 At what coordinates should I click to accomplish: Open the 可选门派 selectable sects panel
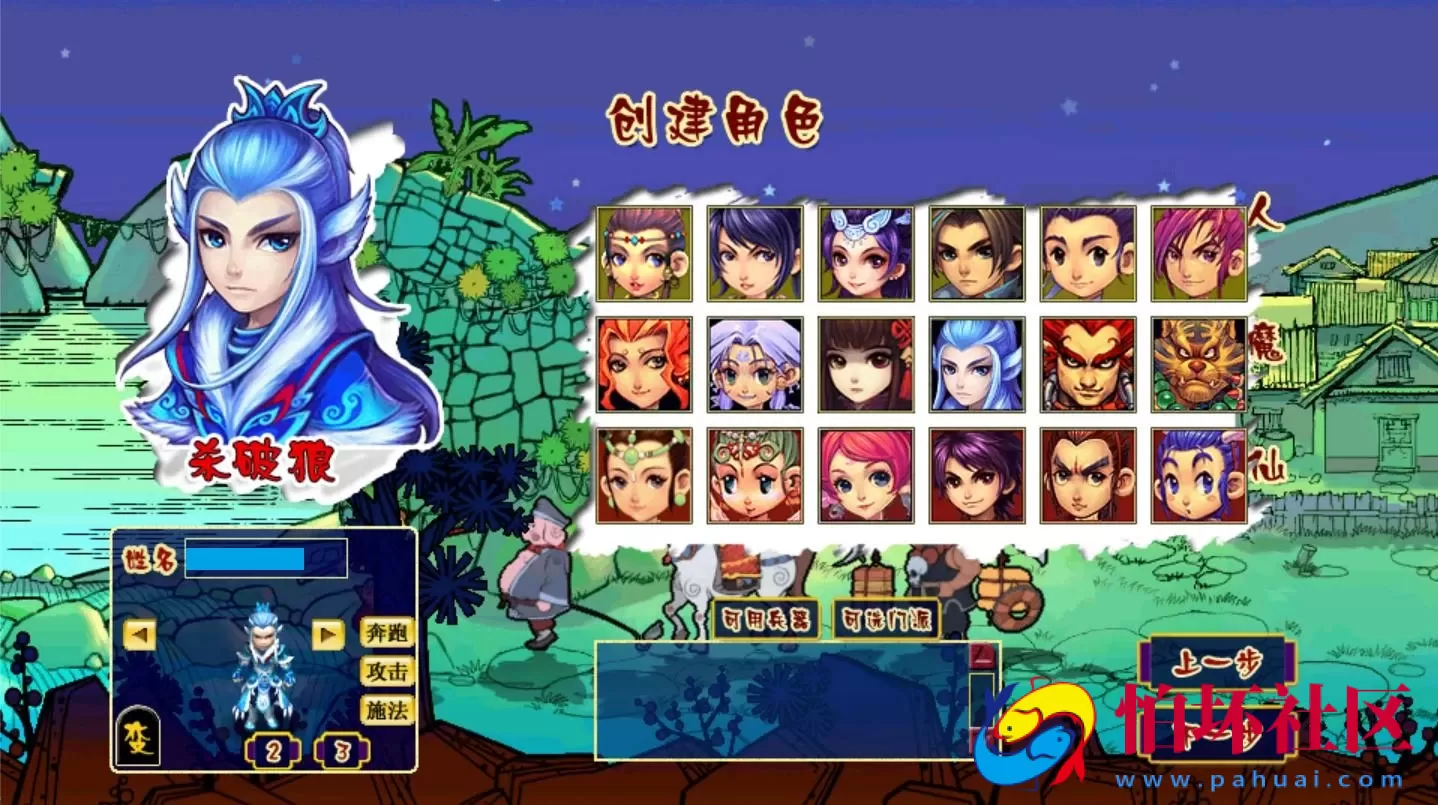885,620
